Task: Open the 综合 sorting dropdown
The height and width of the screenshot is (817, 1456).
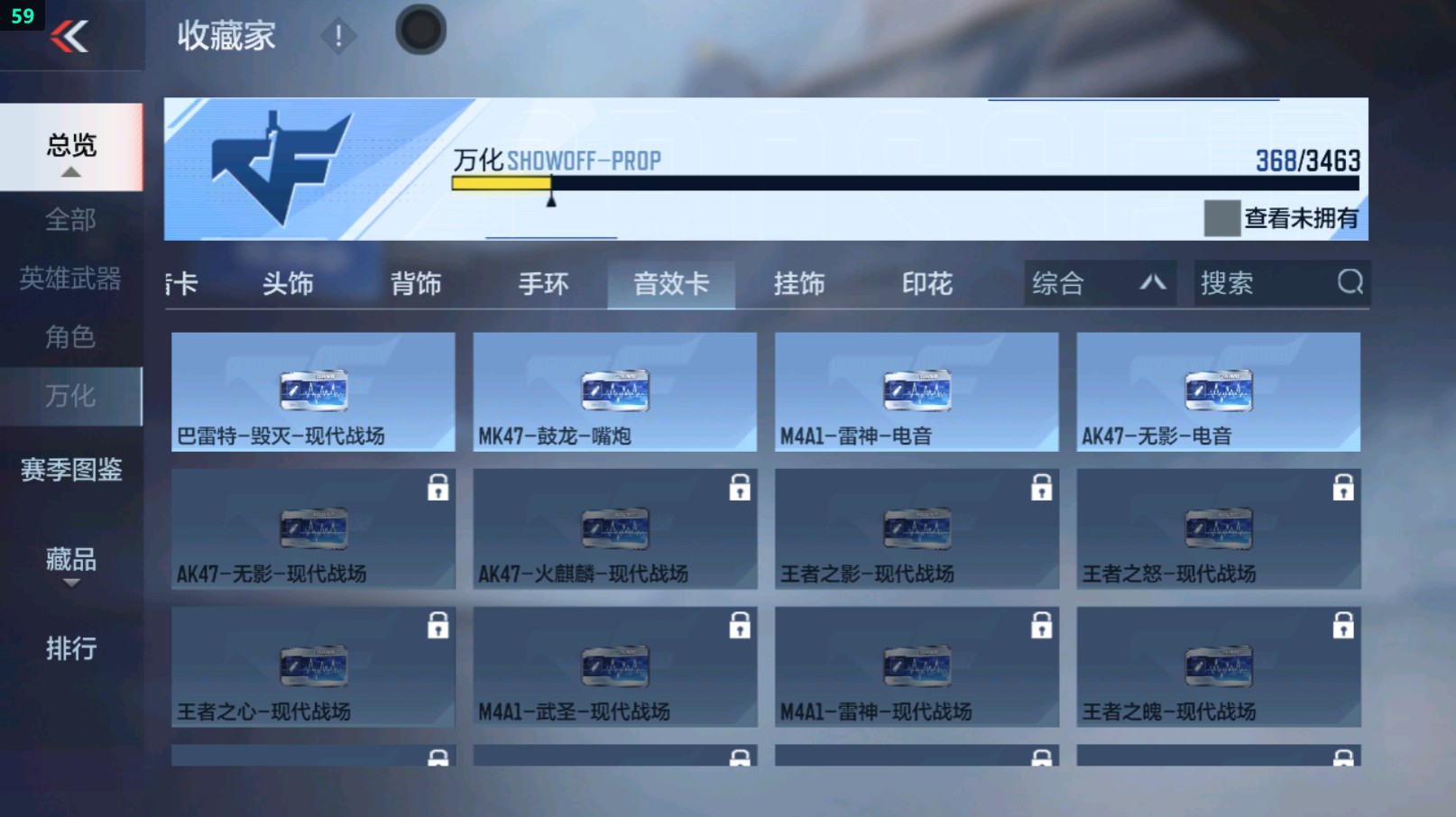Action: tap(1099, 283)
